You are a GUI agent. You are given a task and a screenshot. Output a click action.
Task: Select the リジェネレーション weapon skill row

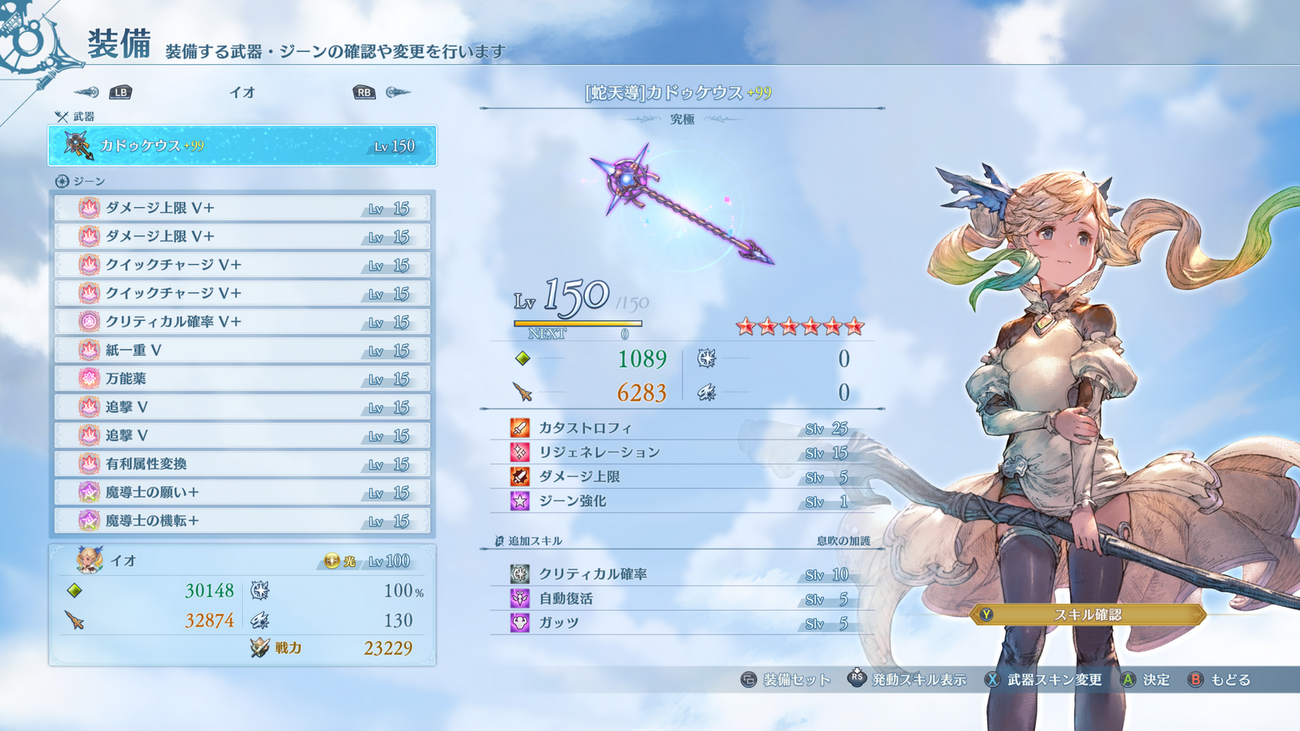680,453
